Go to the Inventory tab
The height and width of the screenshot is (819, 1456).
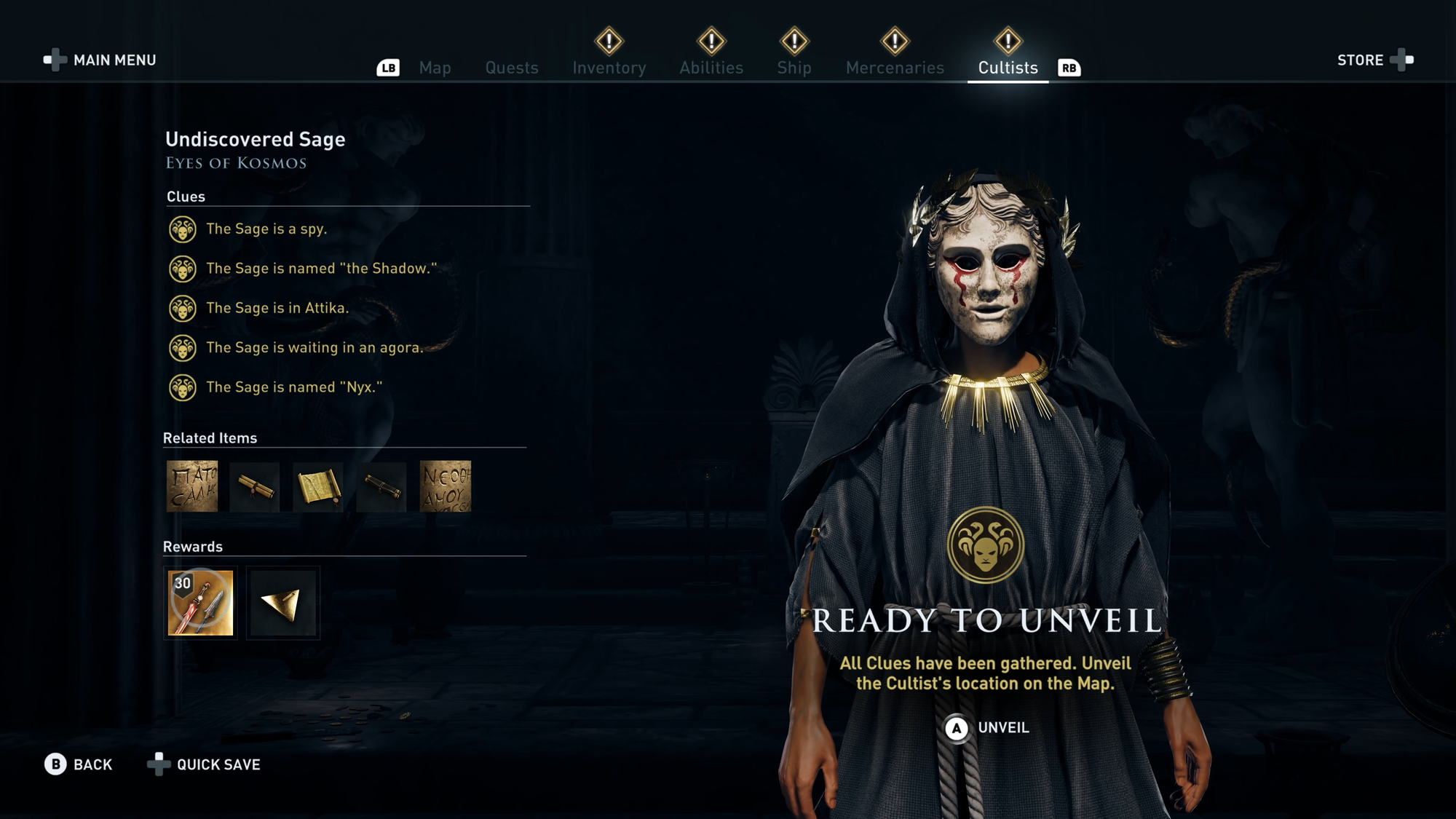click(x=609, y=68)
